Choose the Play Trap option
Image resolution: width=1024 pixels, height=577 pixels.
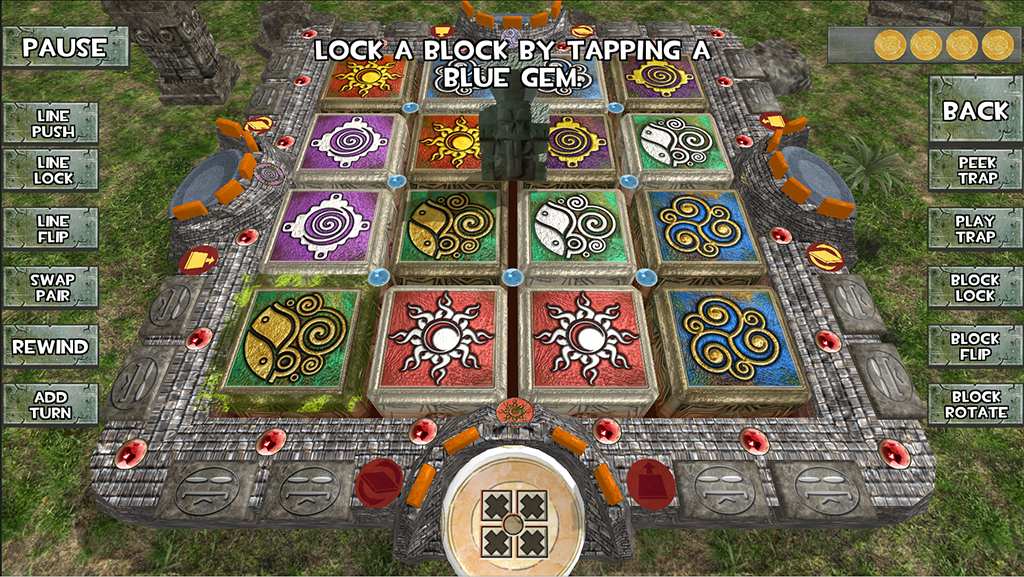click(976, 228)
